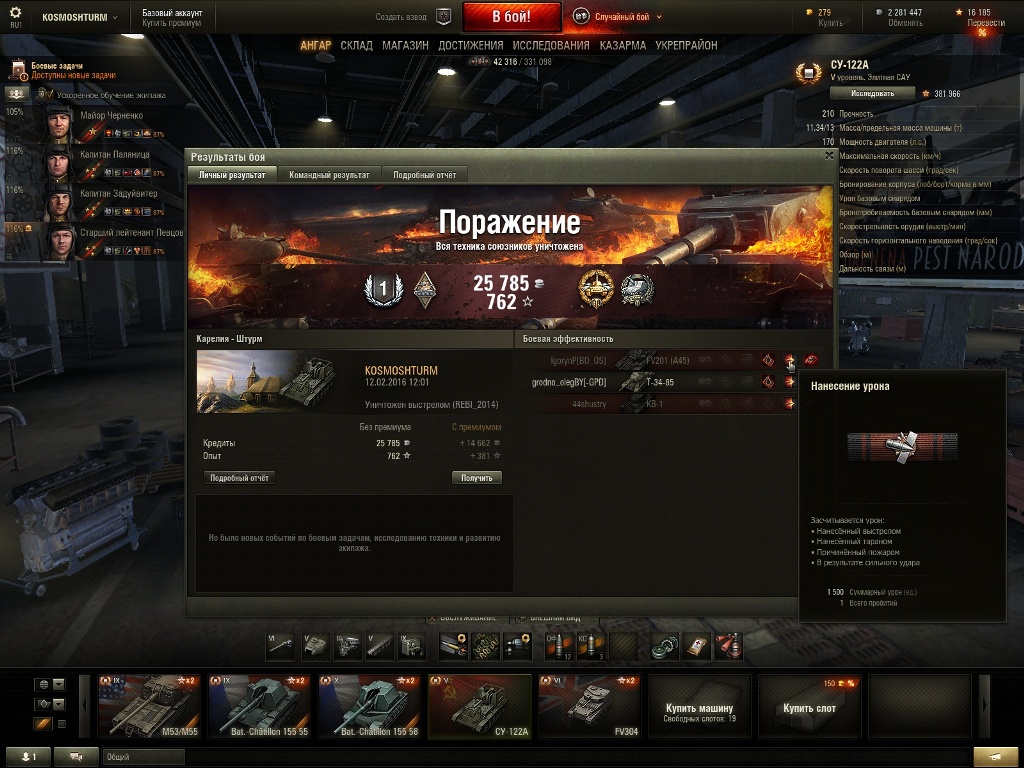Screen dimensions: 1024x768
Task: Click the Купить слот tile
Action: pos(810,706)
